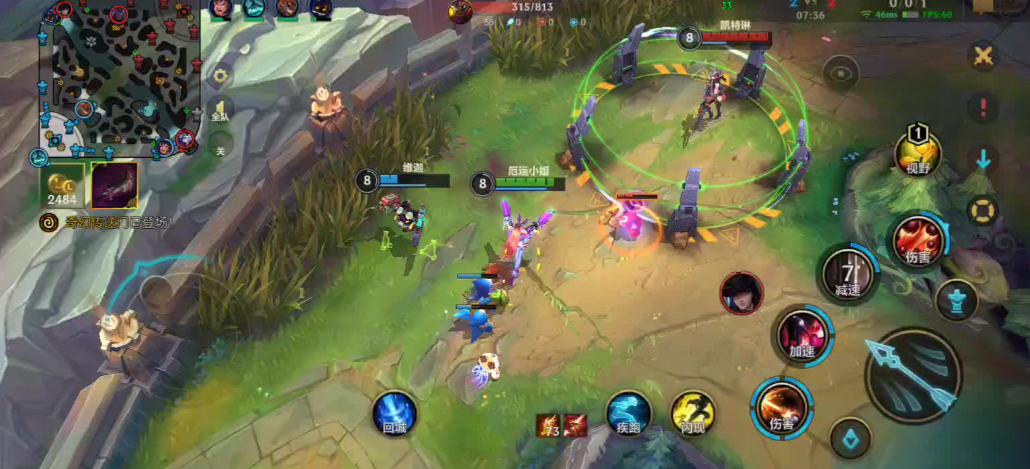Open the gear settings button

[x=220, y=74]
